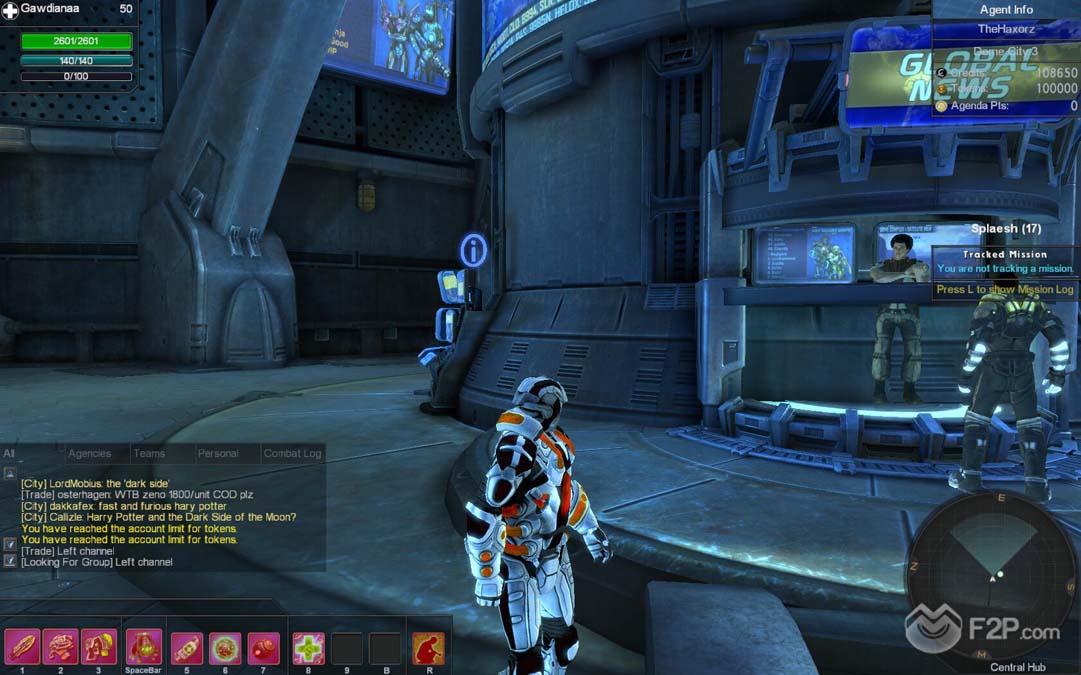Trigger the hotbar ability in slot 3
The image size is (1081, 675).
coord(99,648)
